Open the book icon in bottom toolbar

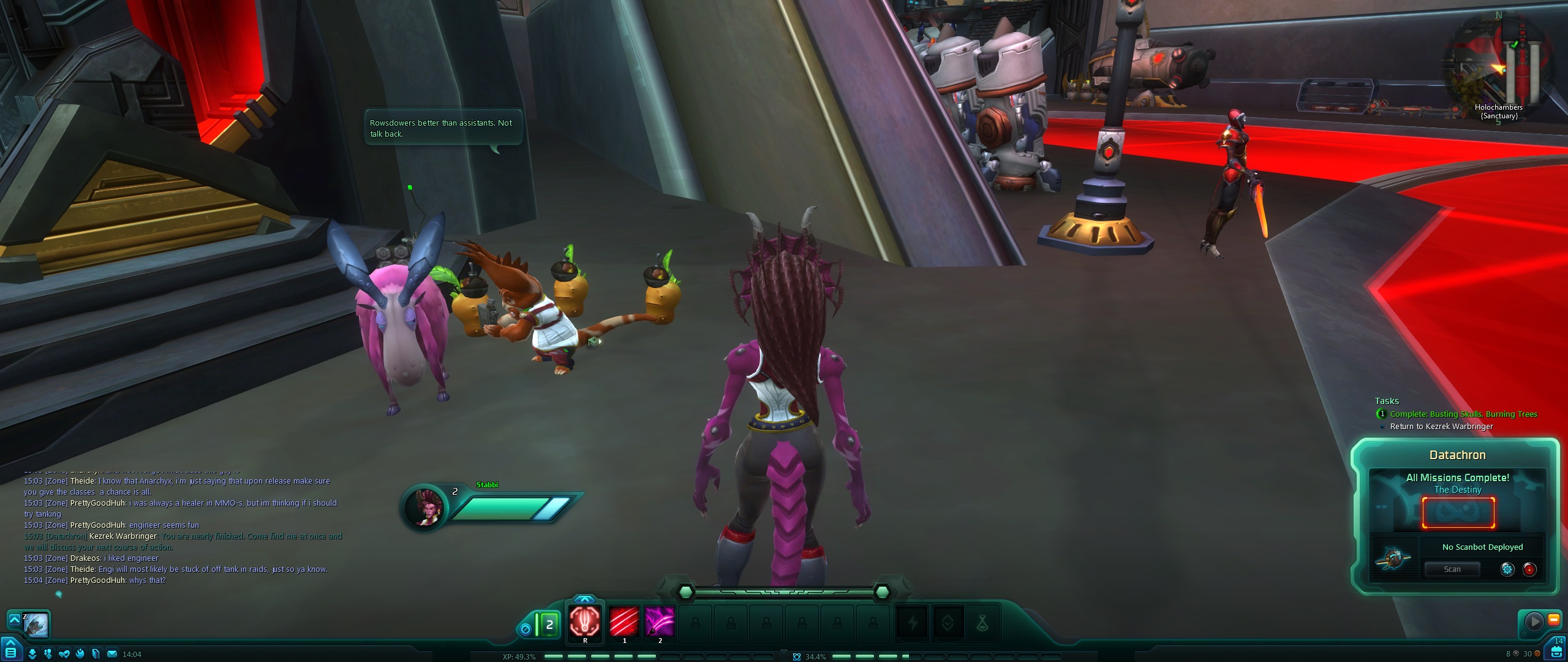[x=96, y=654]
